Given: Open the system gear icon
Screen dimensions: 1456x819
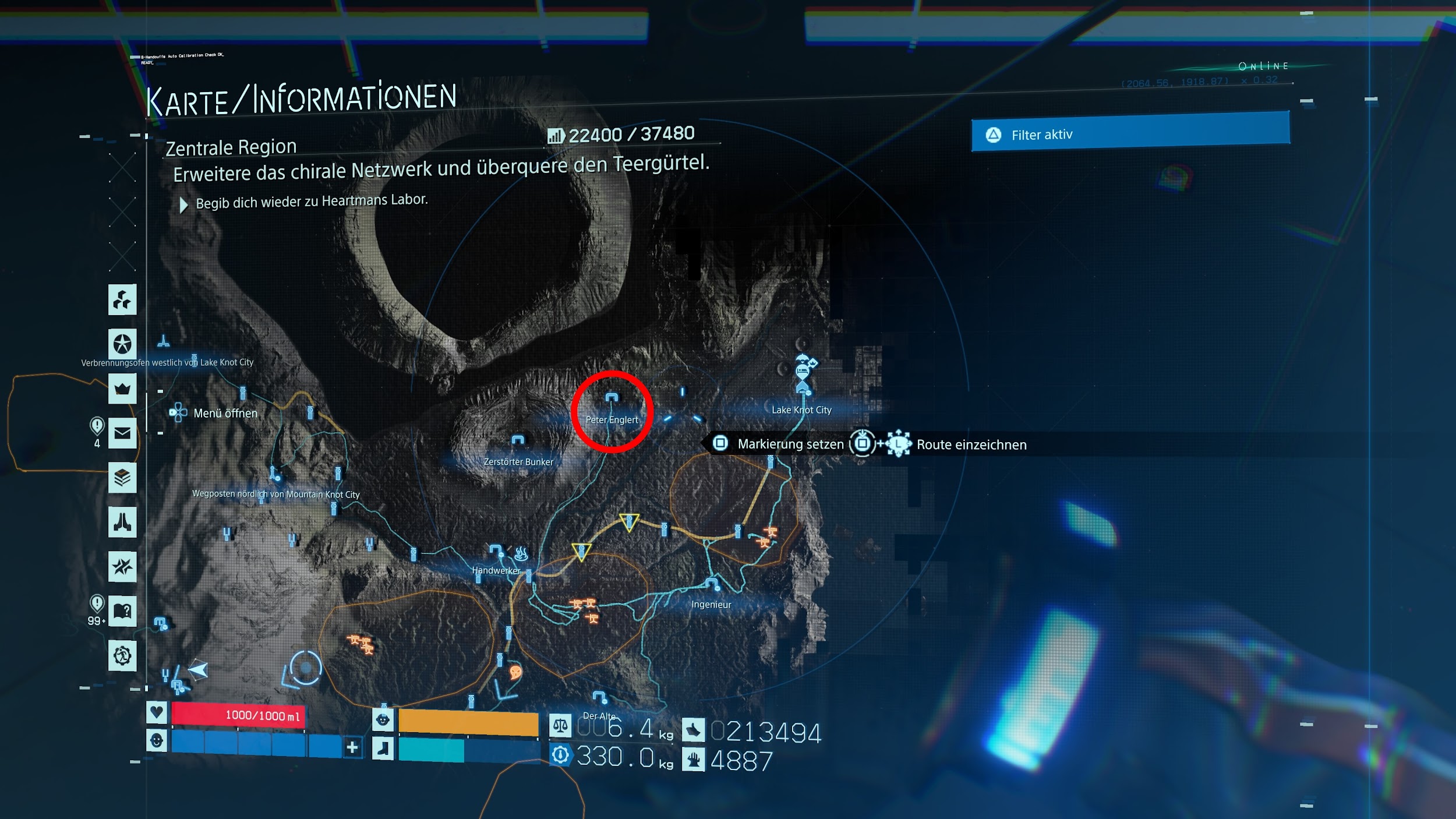Looking at the screenshot, I should click(x=122, y=656).
